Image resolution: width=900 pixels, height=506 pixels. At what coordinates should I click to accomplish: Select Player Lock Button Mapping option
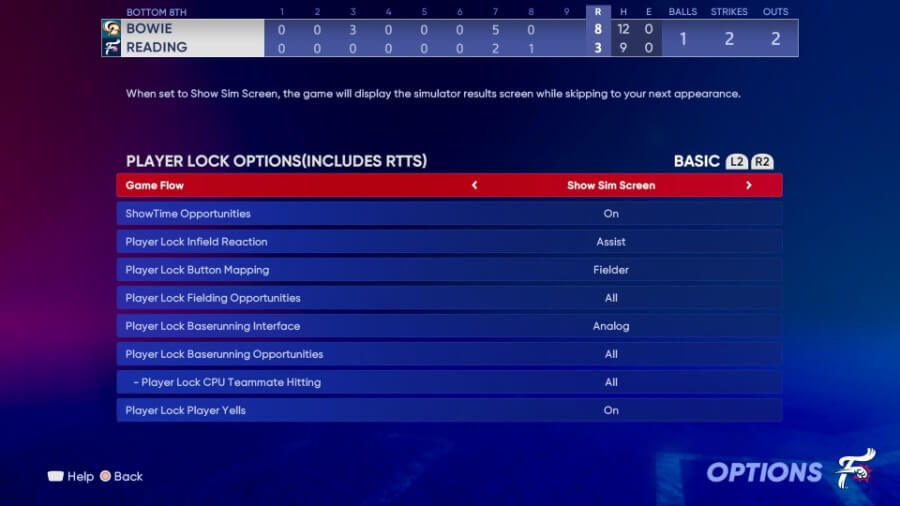pyautogui.click(x=449, y=269)
